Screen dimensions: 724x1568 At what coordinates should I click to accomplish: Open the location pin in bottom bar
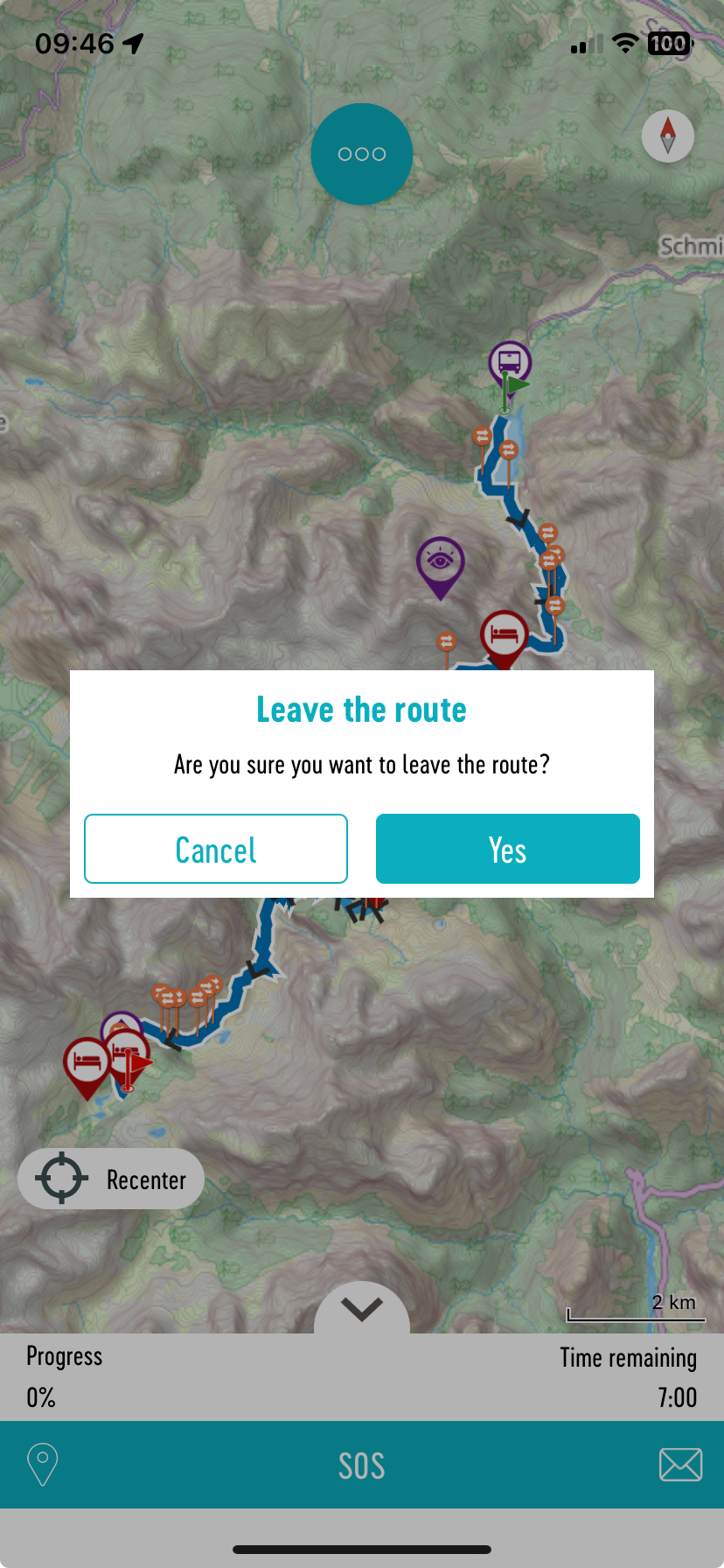click(x=43, y=1464)
